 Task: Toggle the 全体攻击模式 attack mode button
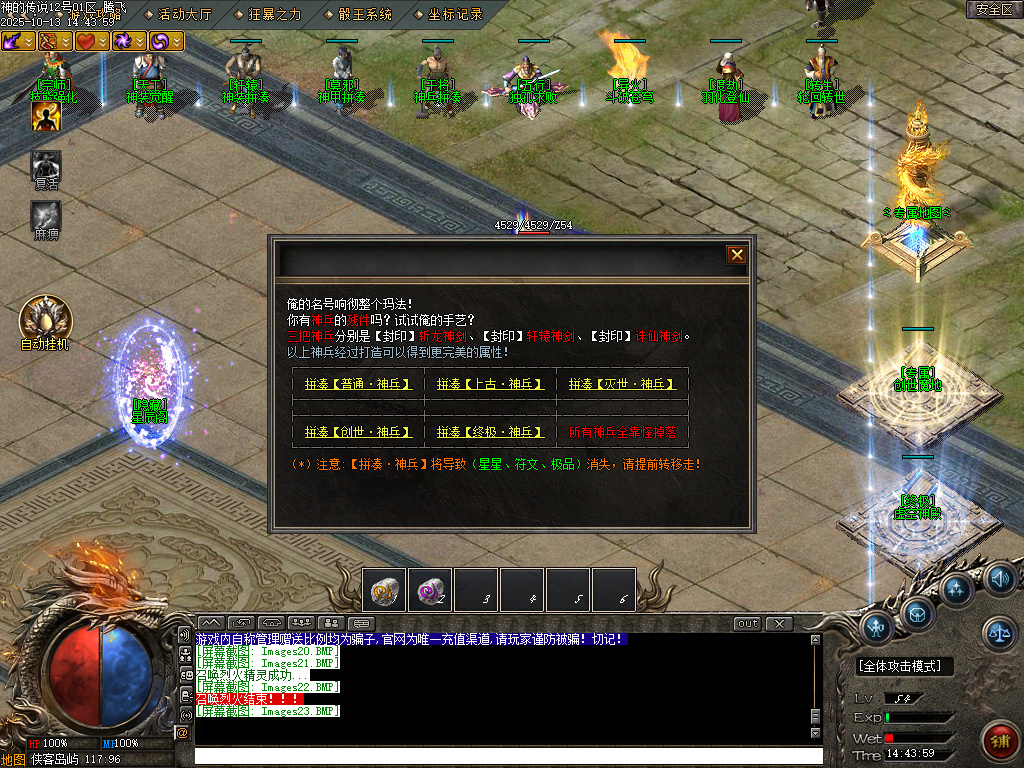[905, 666]
